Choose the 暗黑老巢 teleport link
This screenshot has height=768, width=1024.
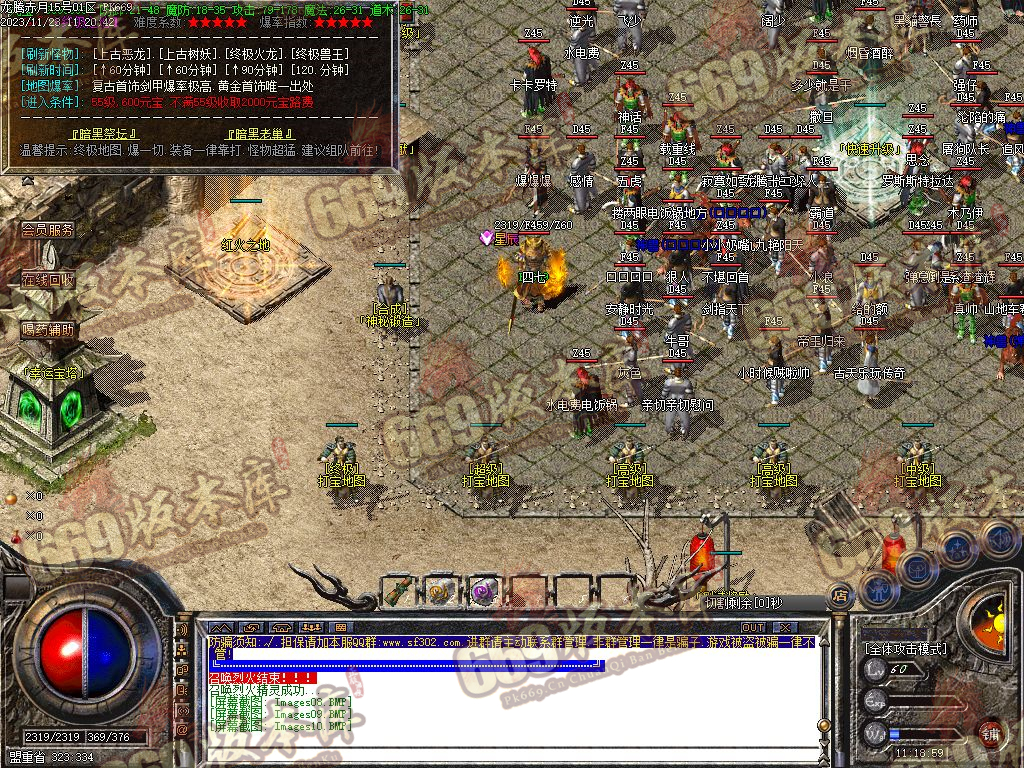[x=260, y=133]
